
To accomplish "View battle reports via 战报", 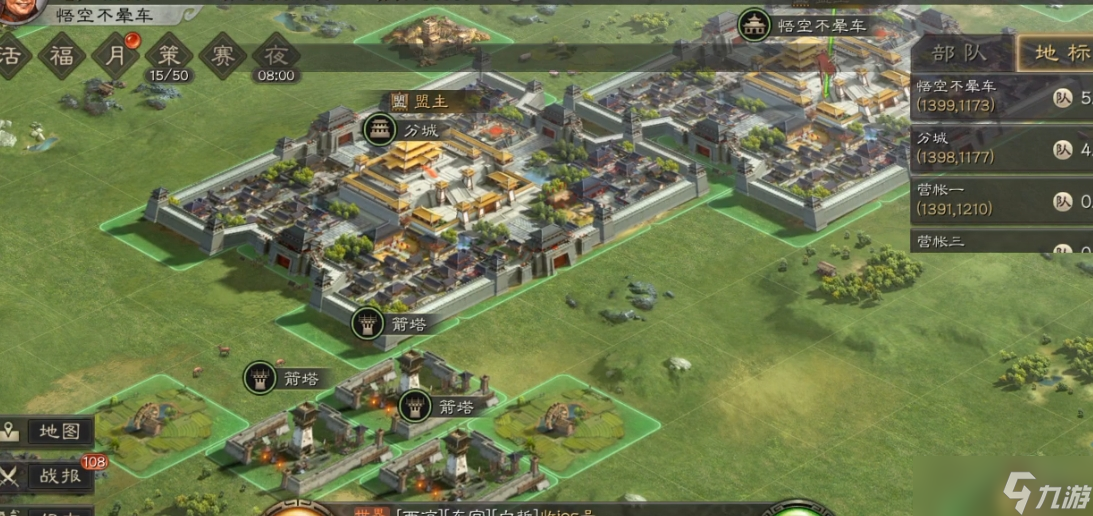I will (50, 476).
